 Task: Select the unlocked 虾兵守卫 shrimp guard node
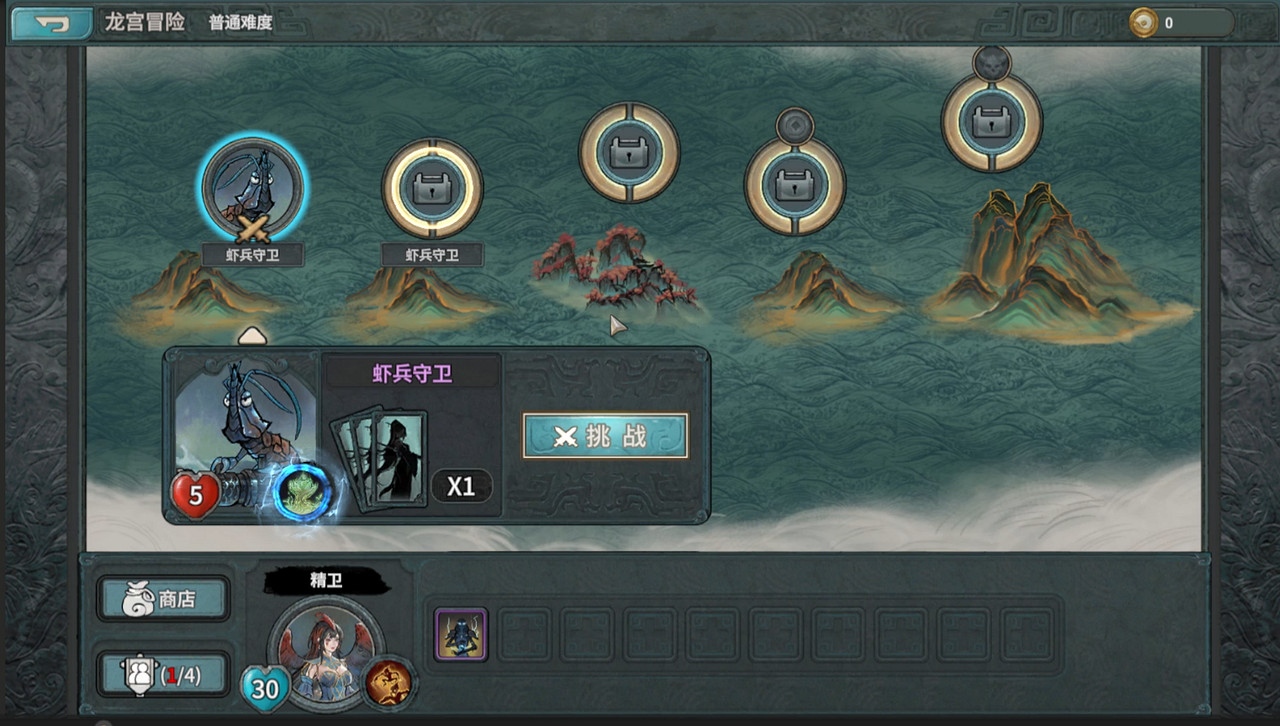tap(252, 189)
